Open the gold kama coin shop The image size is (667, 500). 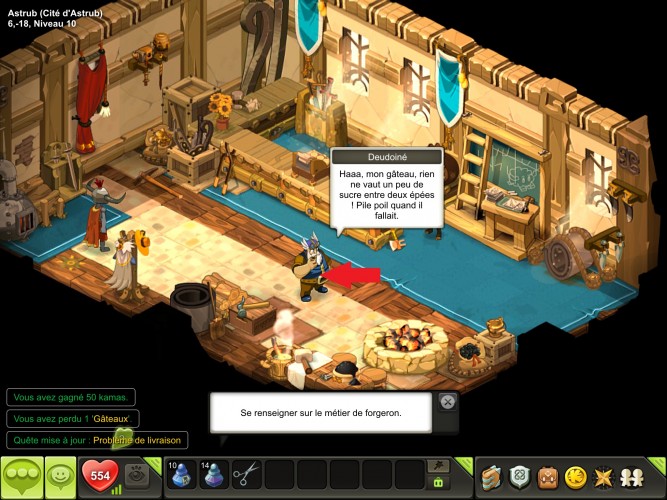tap(578, 476)
